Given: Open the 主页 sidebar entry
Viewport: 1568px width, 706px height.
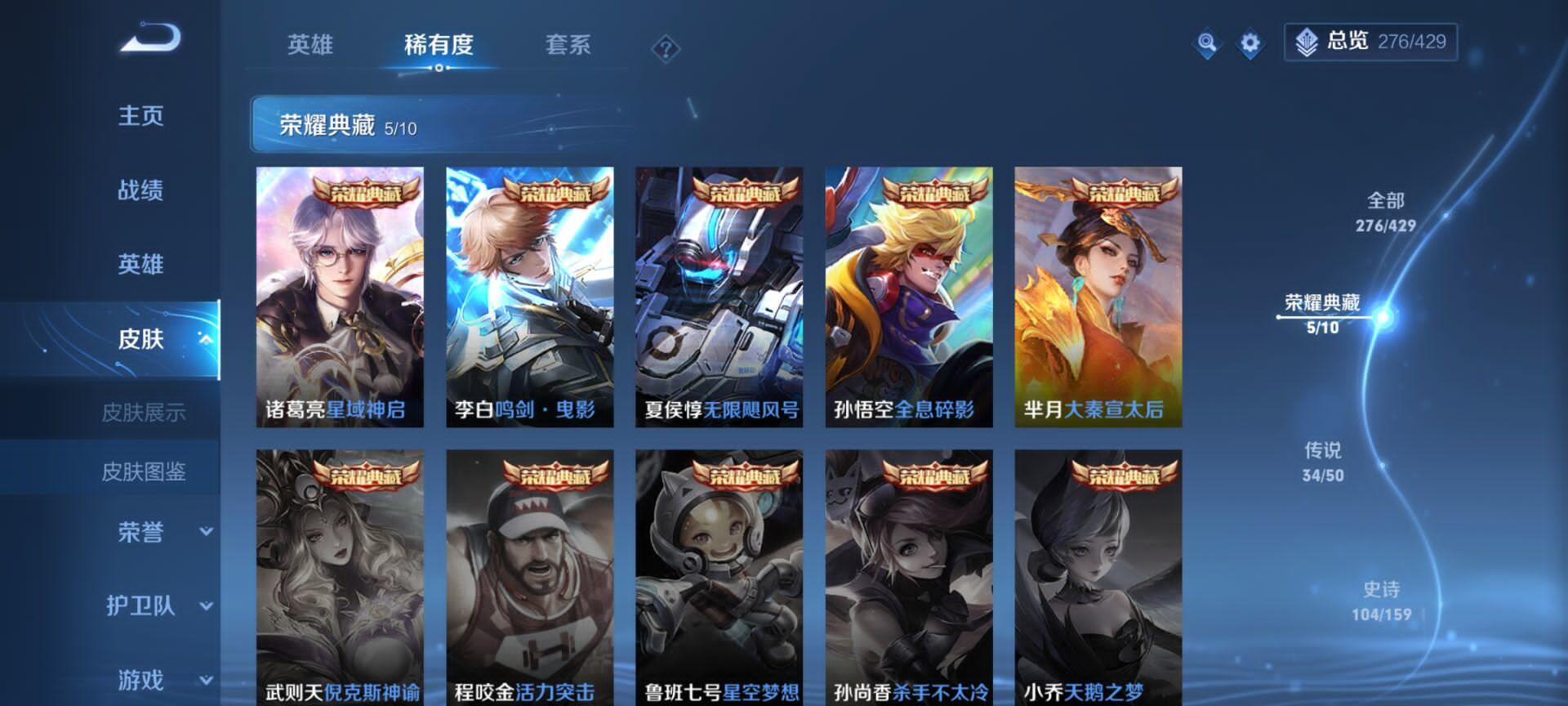Looking at the screenshot, I should click(140, 116).
